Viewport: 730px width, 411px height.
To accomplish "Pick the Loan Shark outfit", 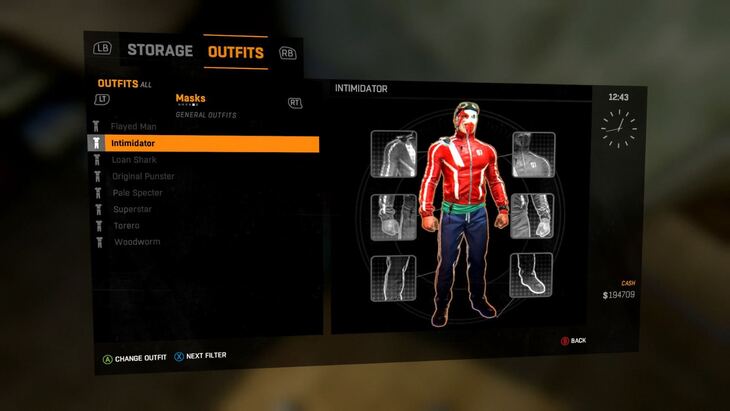I will pyautogui.click(x=135, y=160).
